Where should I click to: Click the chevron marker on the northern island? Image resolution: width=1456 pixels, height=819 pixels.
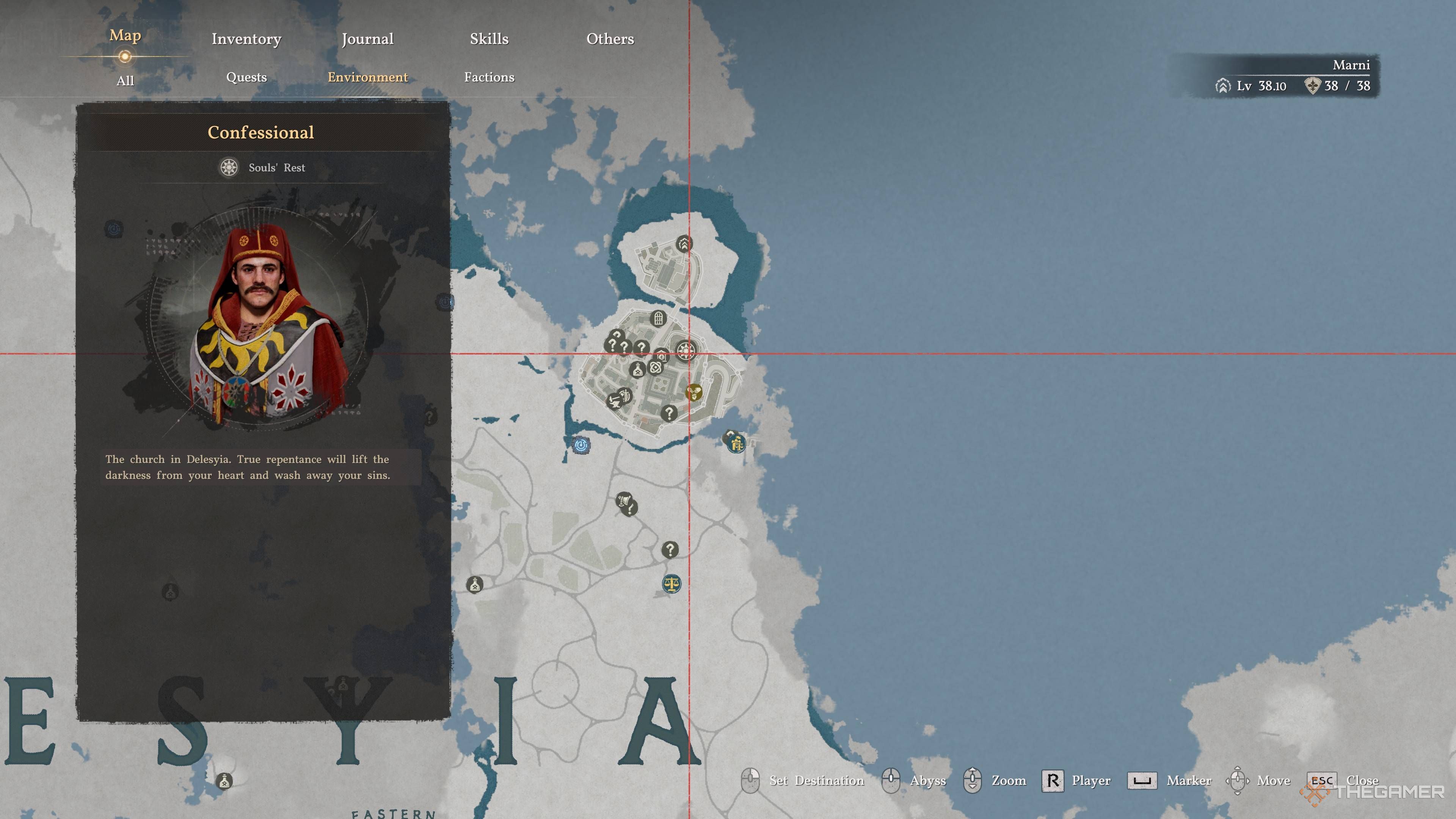pos(684,244)
